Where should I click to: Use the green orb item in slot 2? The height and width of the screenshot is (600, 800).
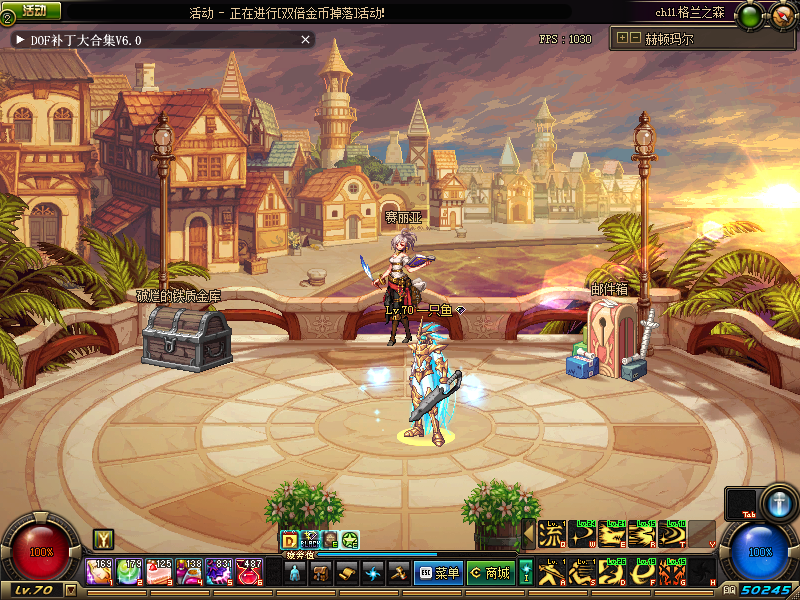pyautogui.click(x=129, y=573)
